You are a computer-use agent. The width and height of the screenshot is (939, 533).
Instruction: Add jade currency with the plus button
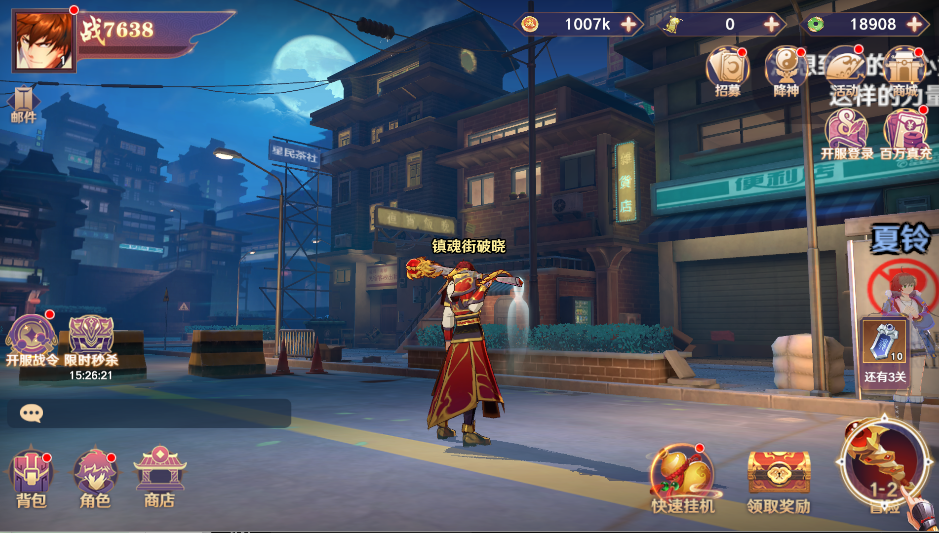915,24
